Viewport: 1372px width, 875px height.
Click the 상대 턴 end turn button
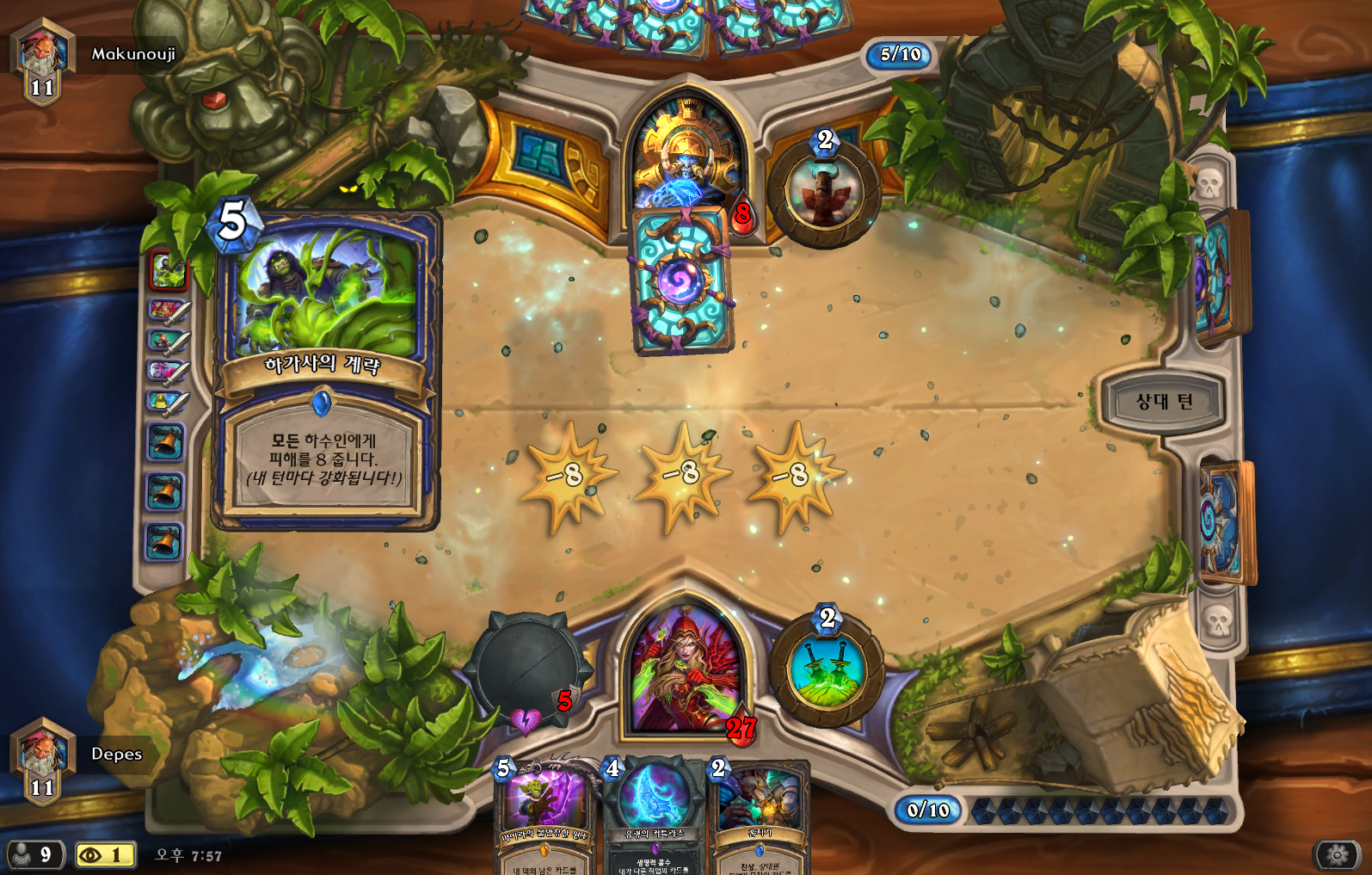(1164, 401)
